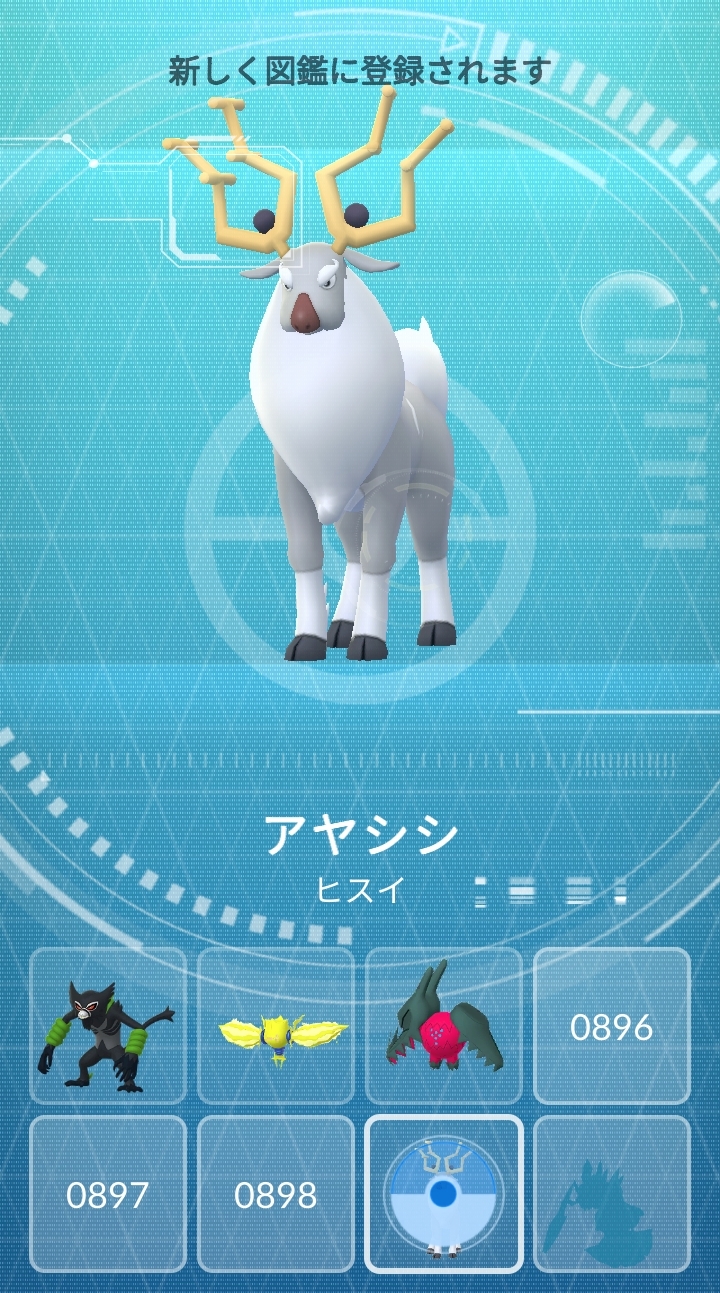The image size is (720, 1293).
Task: Open the yellow winged Pokémon tile
Action: click(276, 1026)
